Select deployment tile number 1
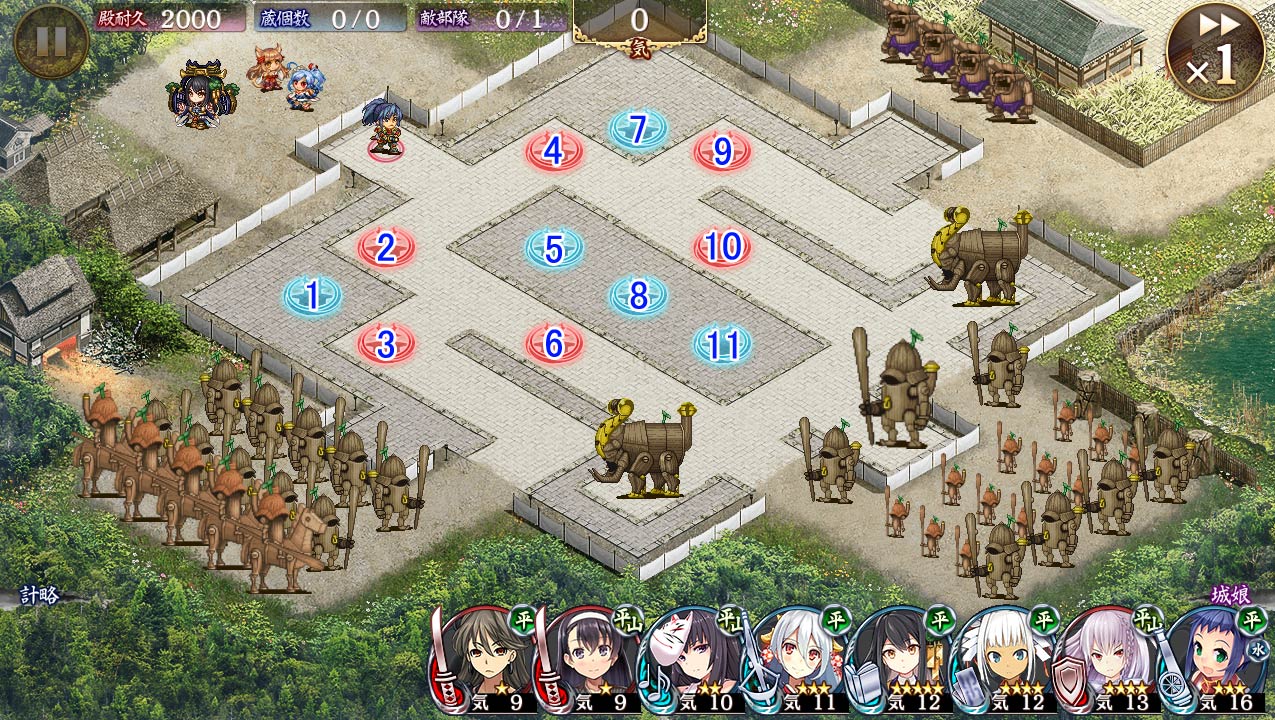 313,296
